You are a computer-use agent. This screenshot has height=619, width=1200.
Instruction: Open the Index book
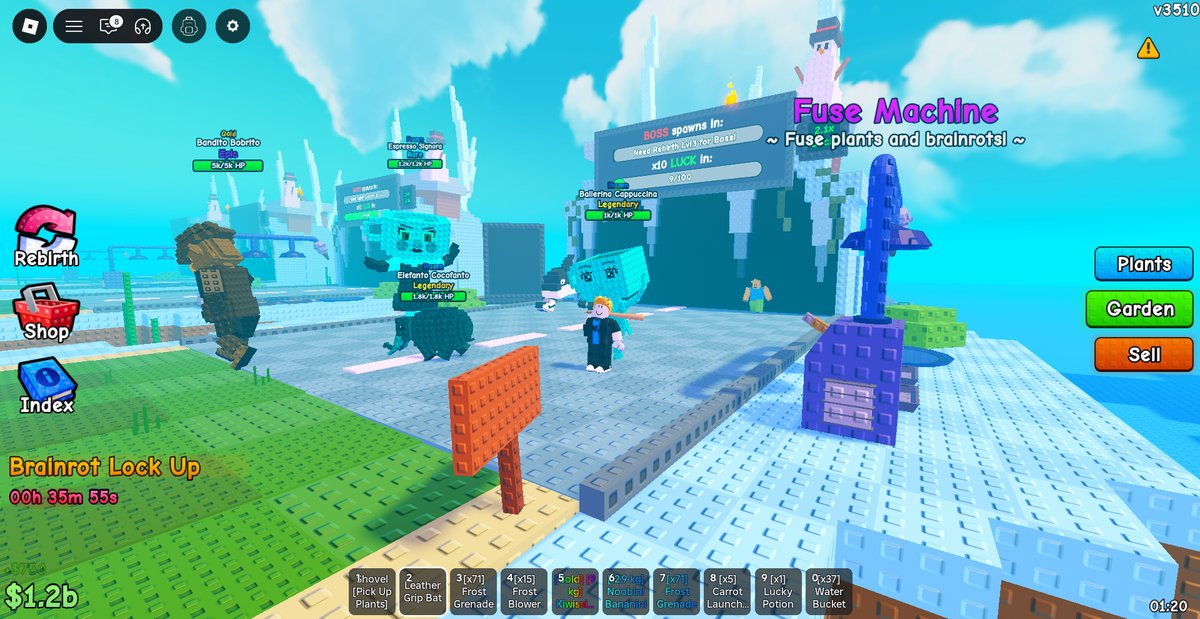tap(47, 385)
